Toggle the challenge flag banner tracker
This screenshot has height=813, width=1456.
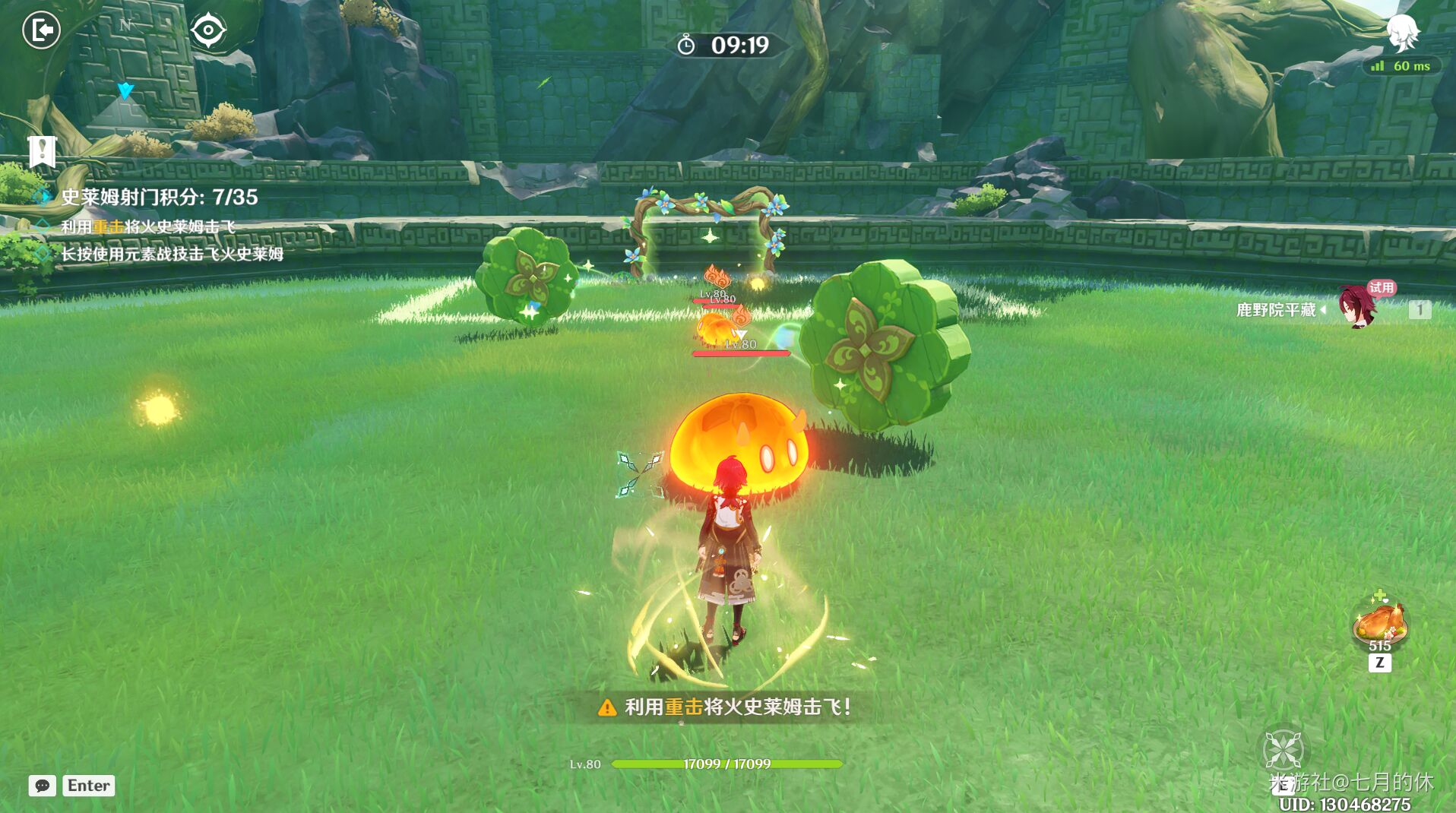coord(42,150)
